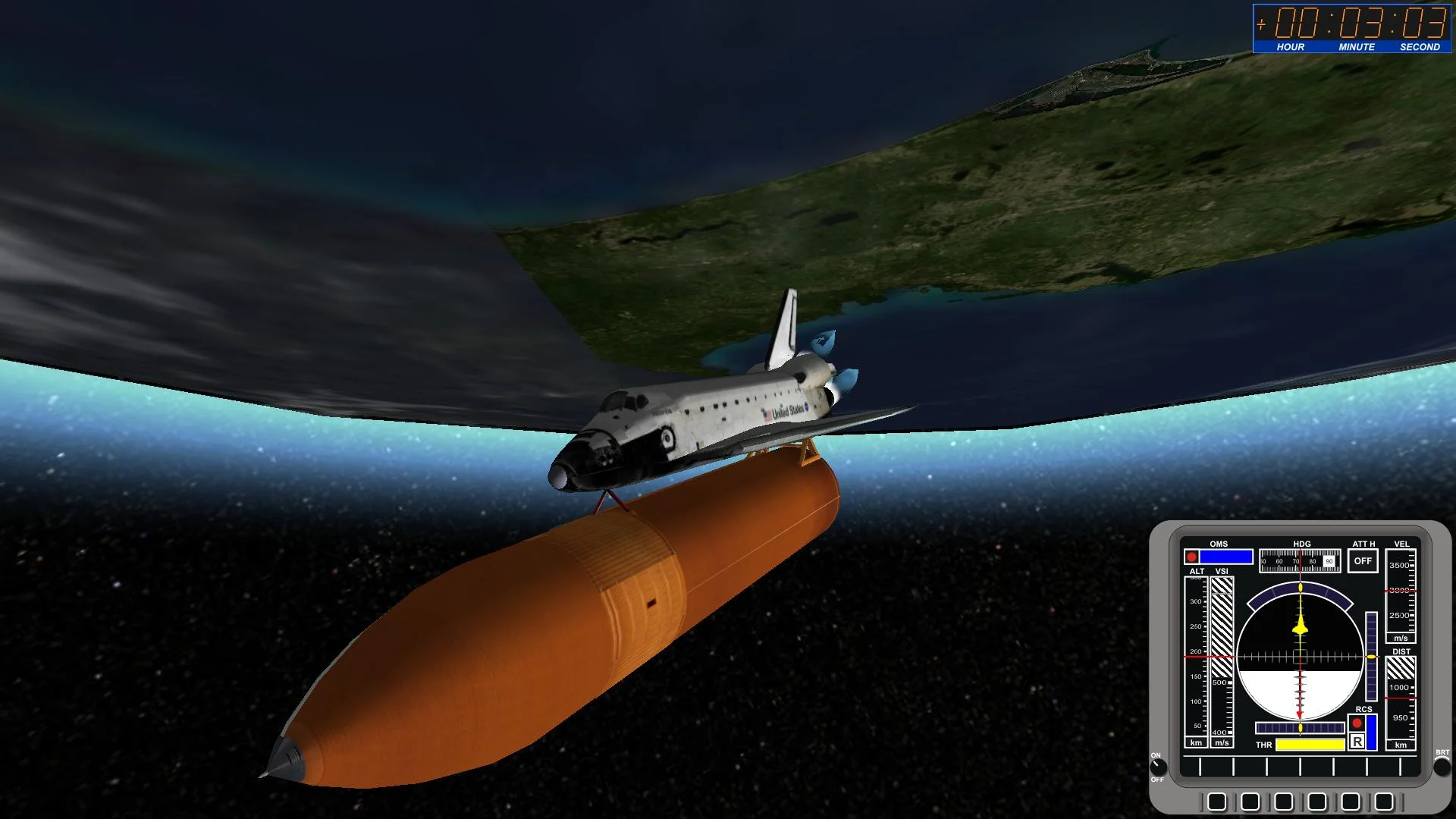
Task: Click the HDG heading tape
Action: [x=1300, y=561]
